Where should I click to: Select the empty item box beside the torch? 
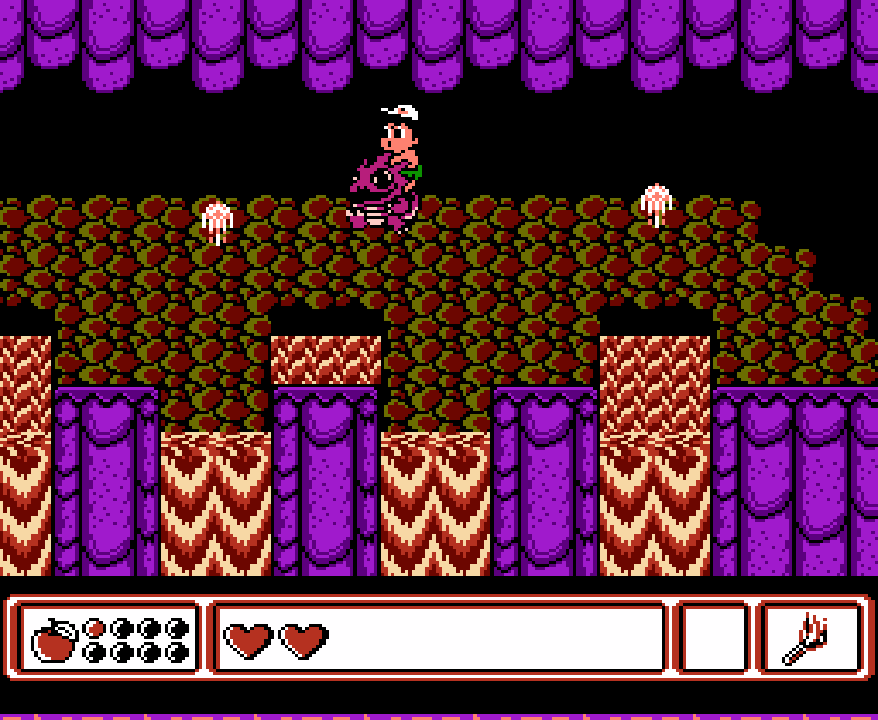713,639
